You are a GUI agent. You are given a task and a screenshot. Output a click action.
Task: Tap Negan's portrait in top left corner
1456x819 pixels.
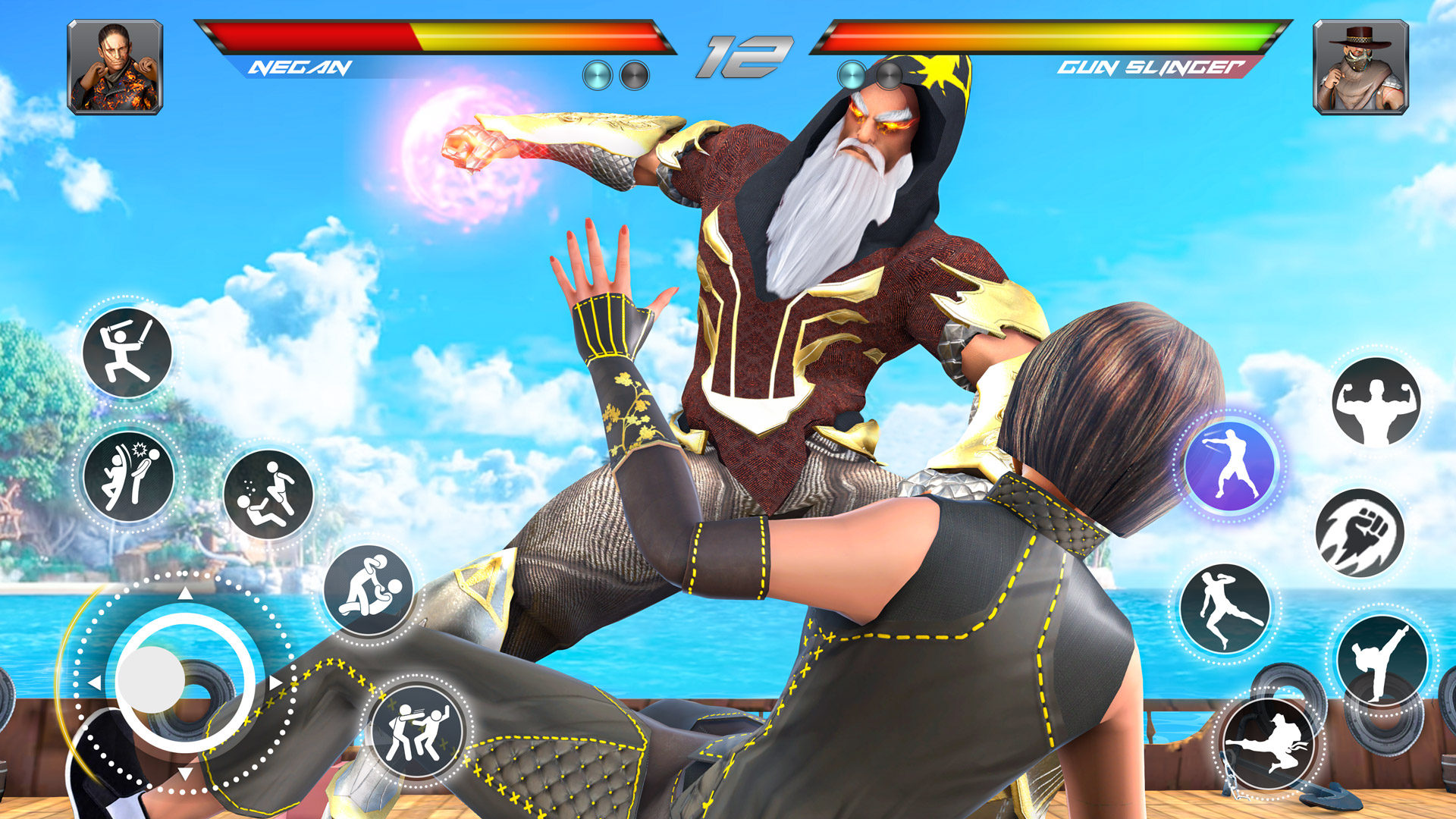pos(114,67)
